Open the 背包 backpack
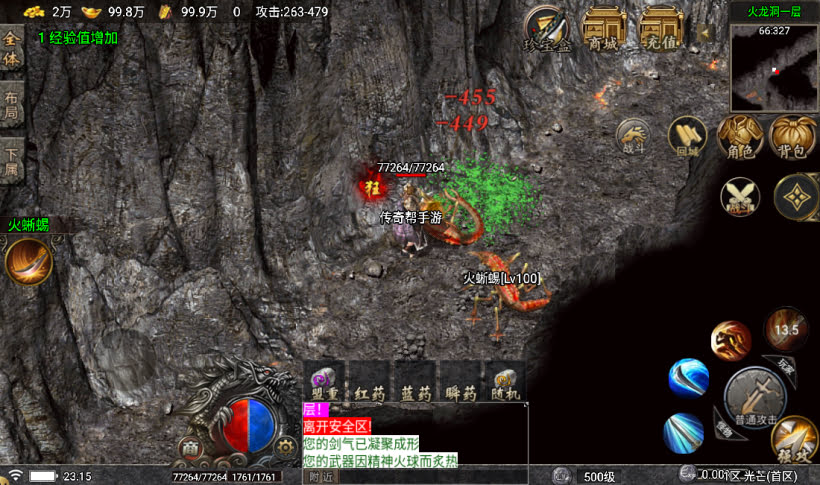This screenshot has width=820, height=485. point(793,135)
